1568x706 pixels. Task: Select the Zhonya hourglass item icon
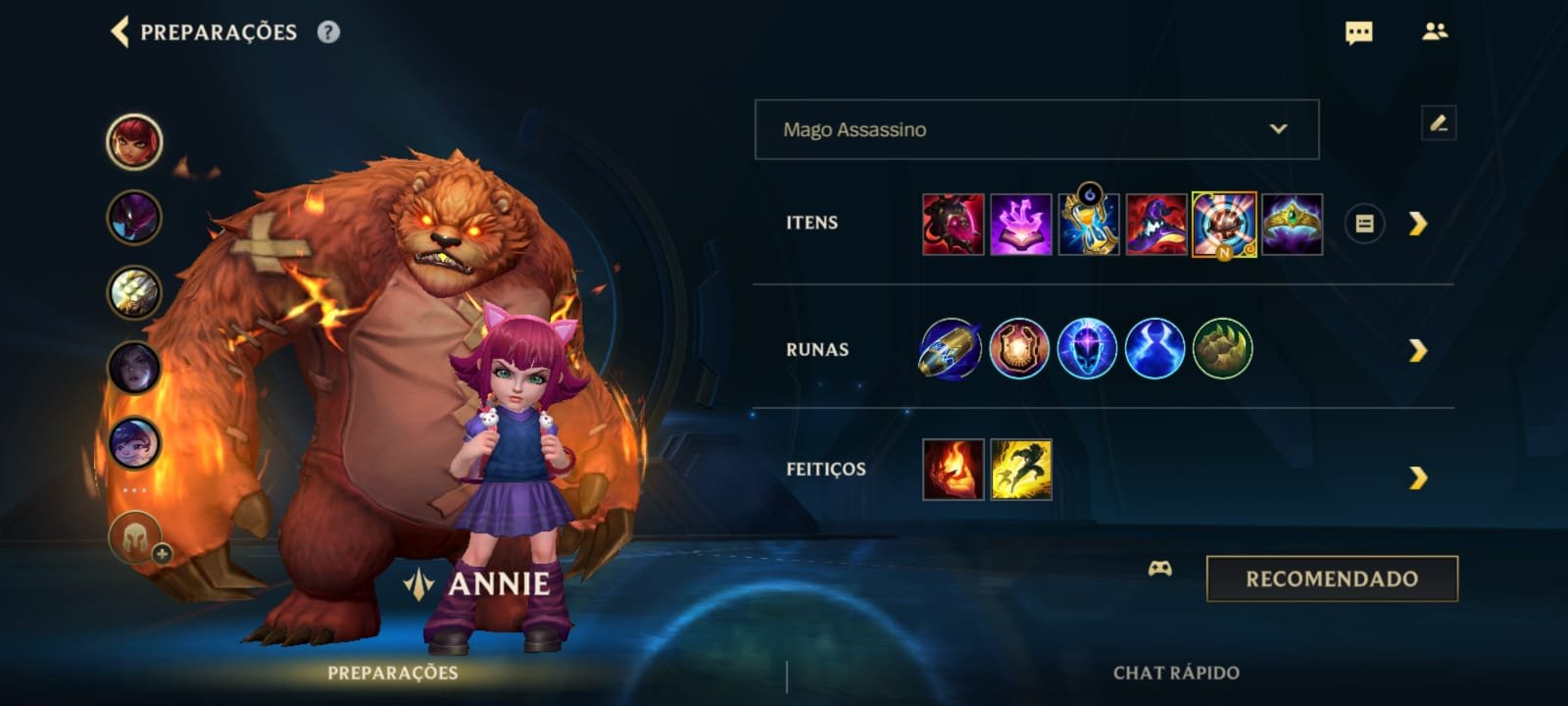[1088, 224]
